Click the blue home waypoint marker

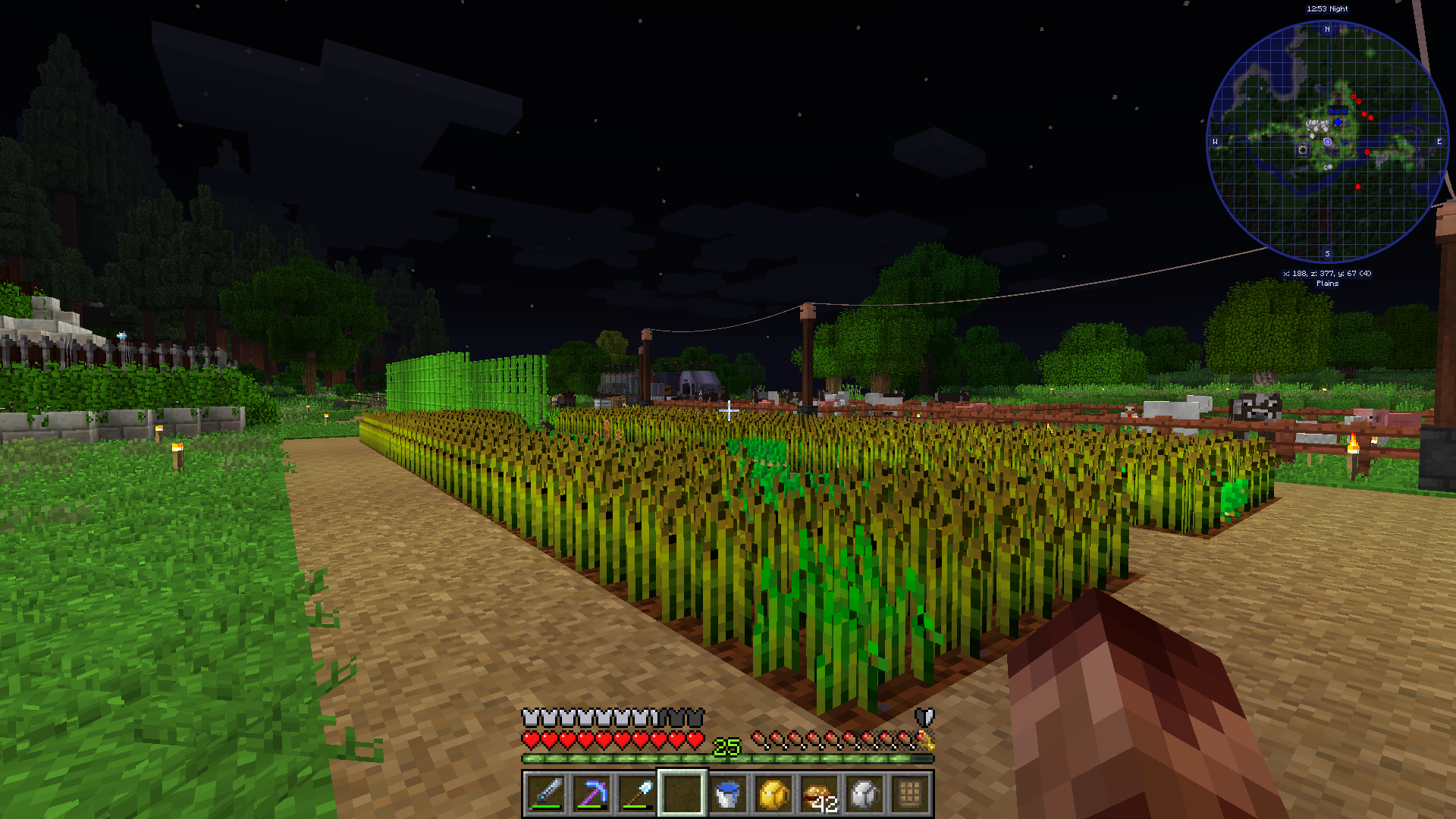point(1338,121)
